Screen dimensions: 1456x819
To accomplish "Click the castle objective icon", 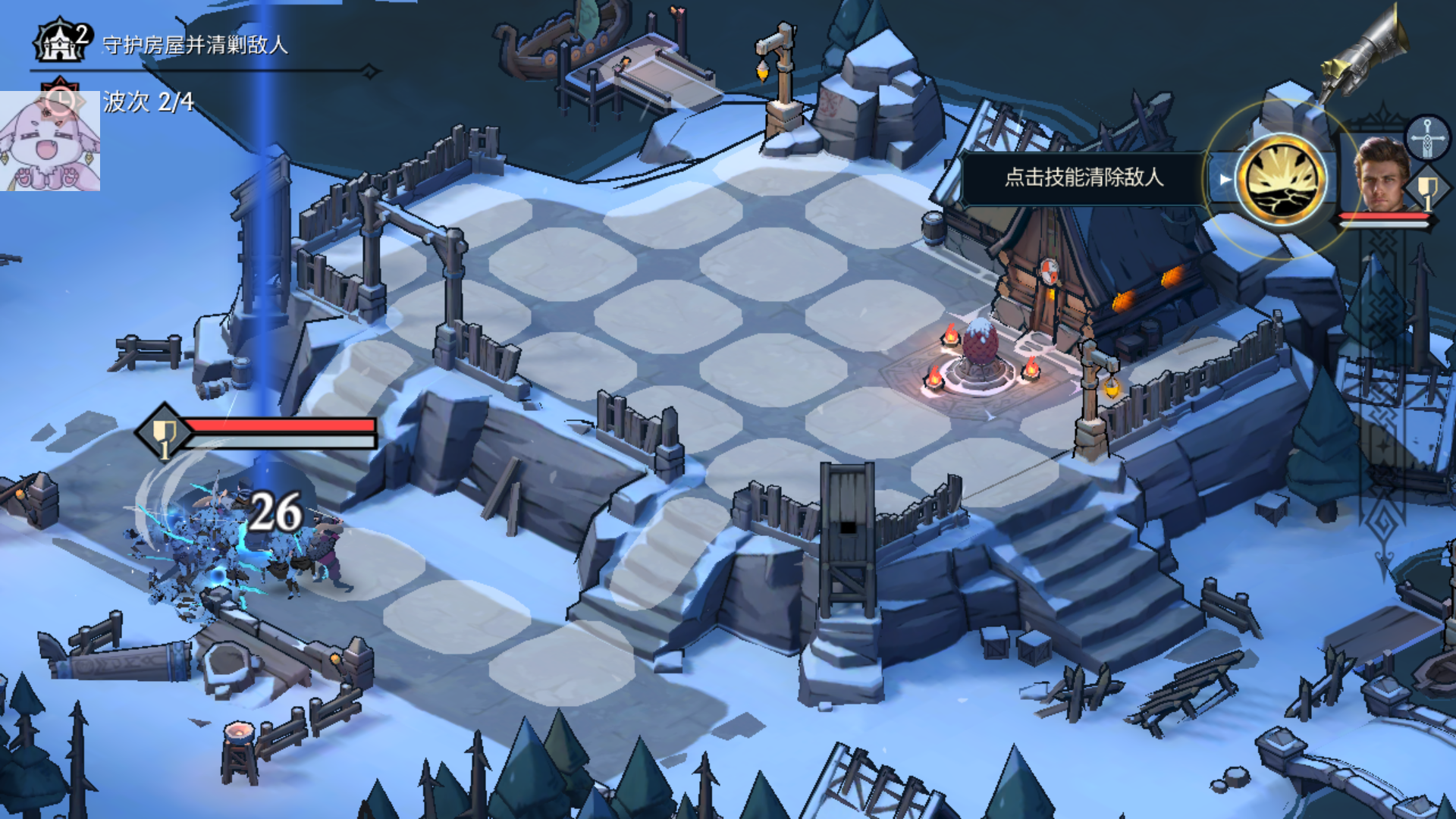I will [x=61, y=42].
